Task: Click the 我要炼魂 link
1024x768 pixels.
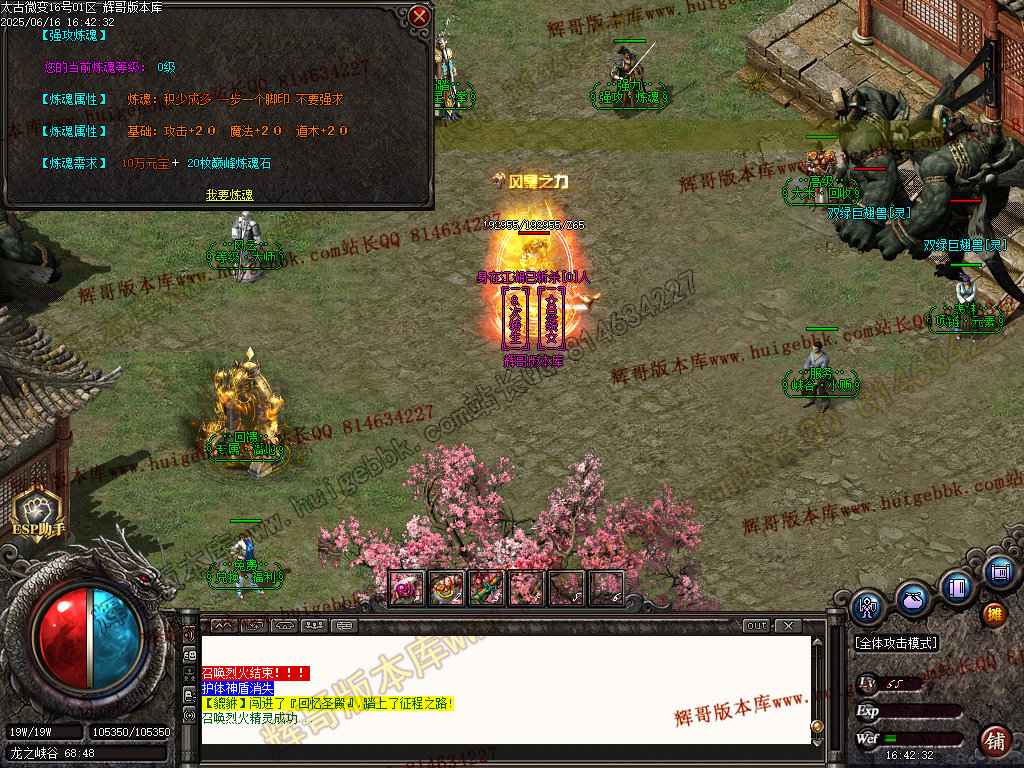Action: (x=230, y=195)
